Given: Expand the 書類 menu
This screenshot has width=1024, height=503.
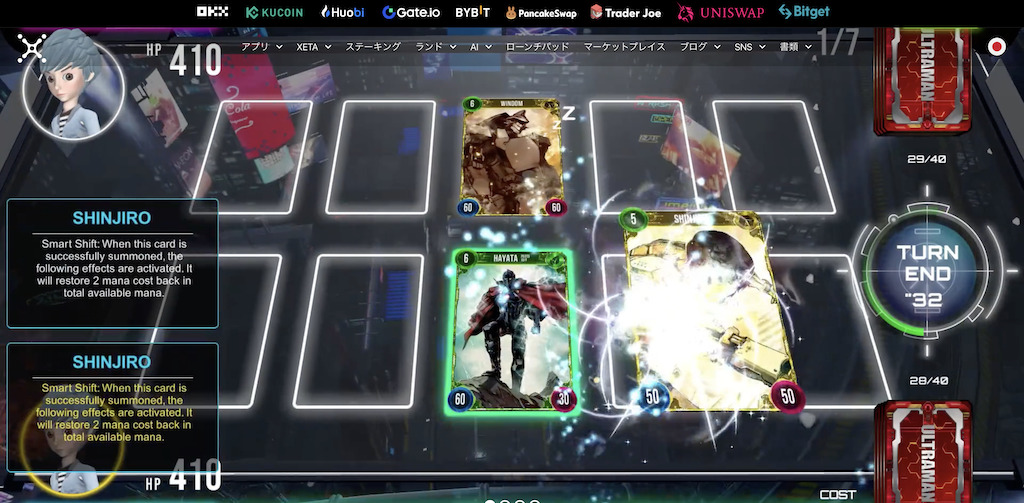Looking at the screenshot, I should (796, 47).
